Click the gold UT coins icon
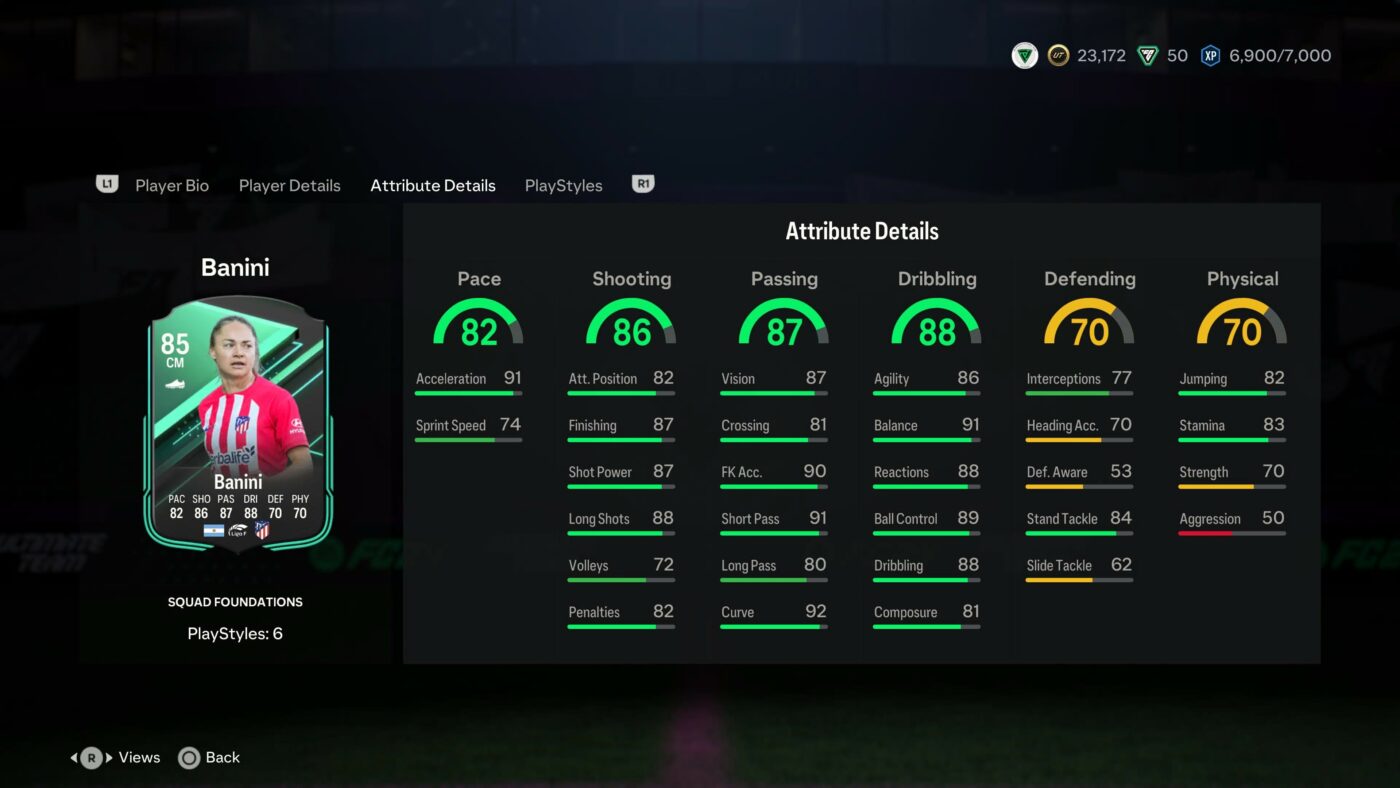The width and height of the screenshot is (1400, 788). 1062,55
